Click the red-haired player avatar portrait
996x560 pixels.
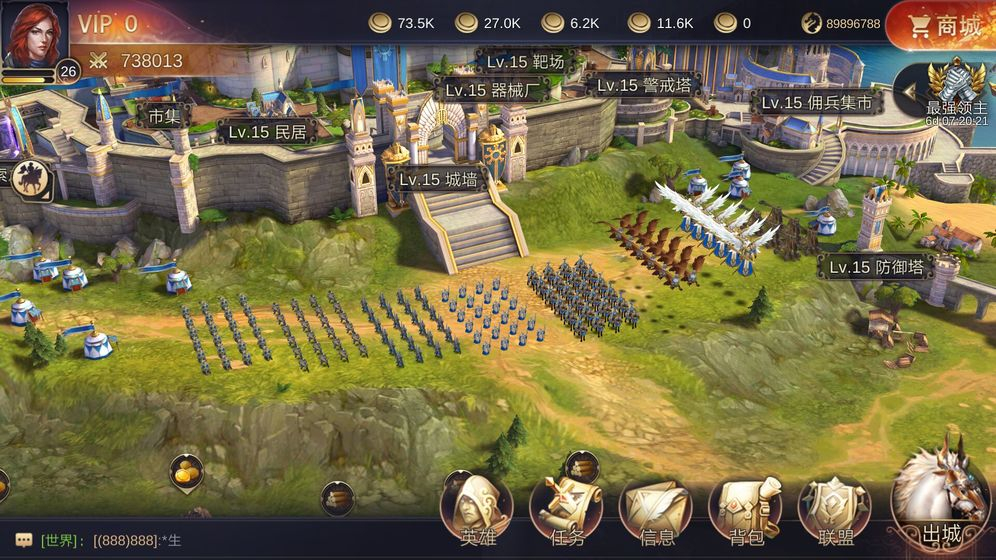click(x=35, y=33)
